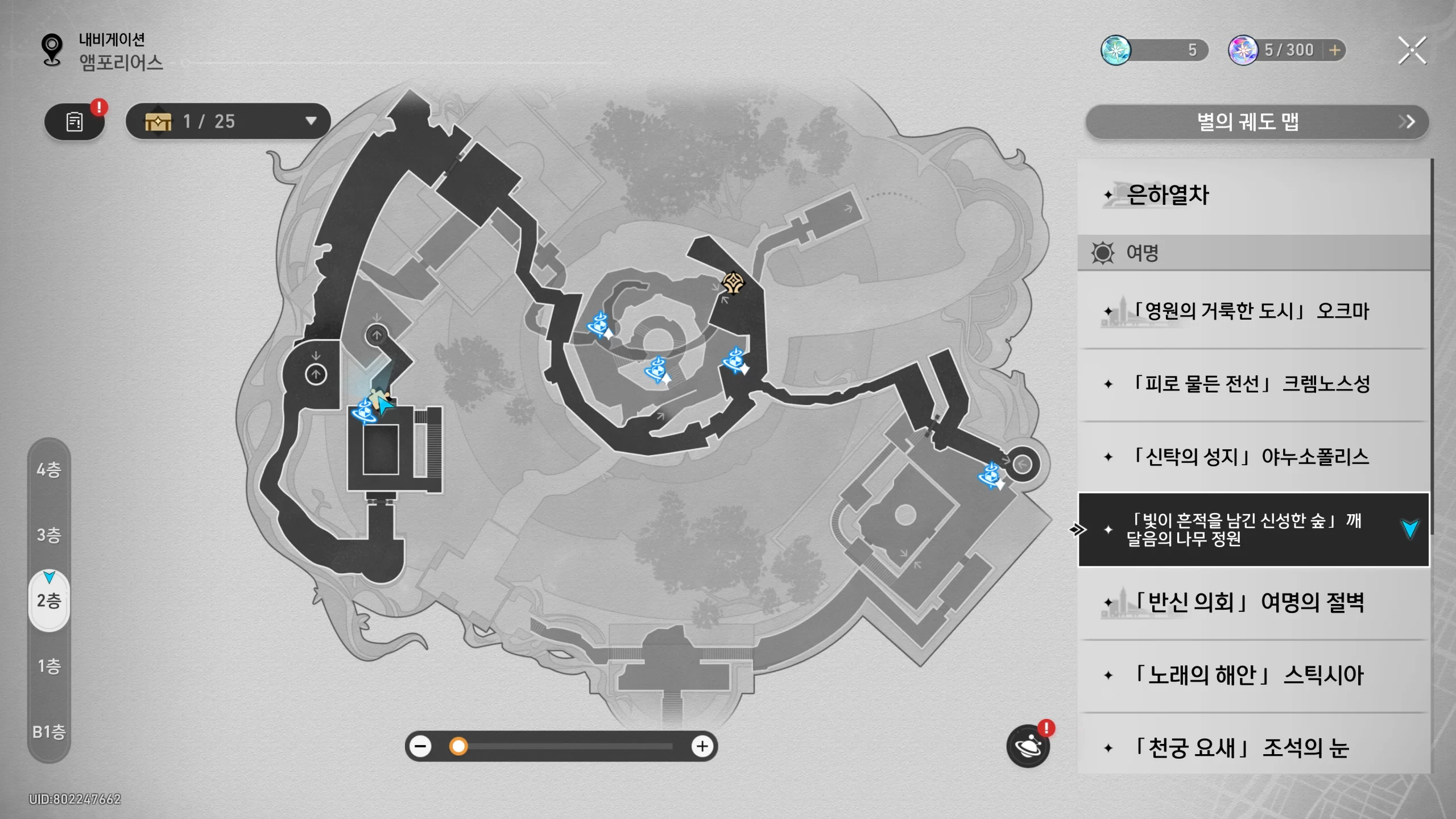Select the golden calyx map marker
1456x819 pixels.
pyautogui.click(x=733, y=283)
